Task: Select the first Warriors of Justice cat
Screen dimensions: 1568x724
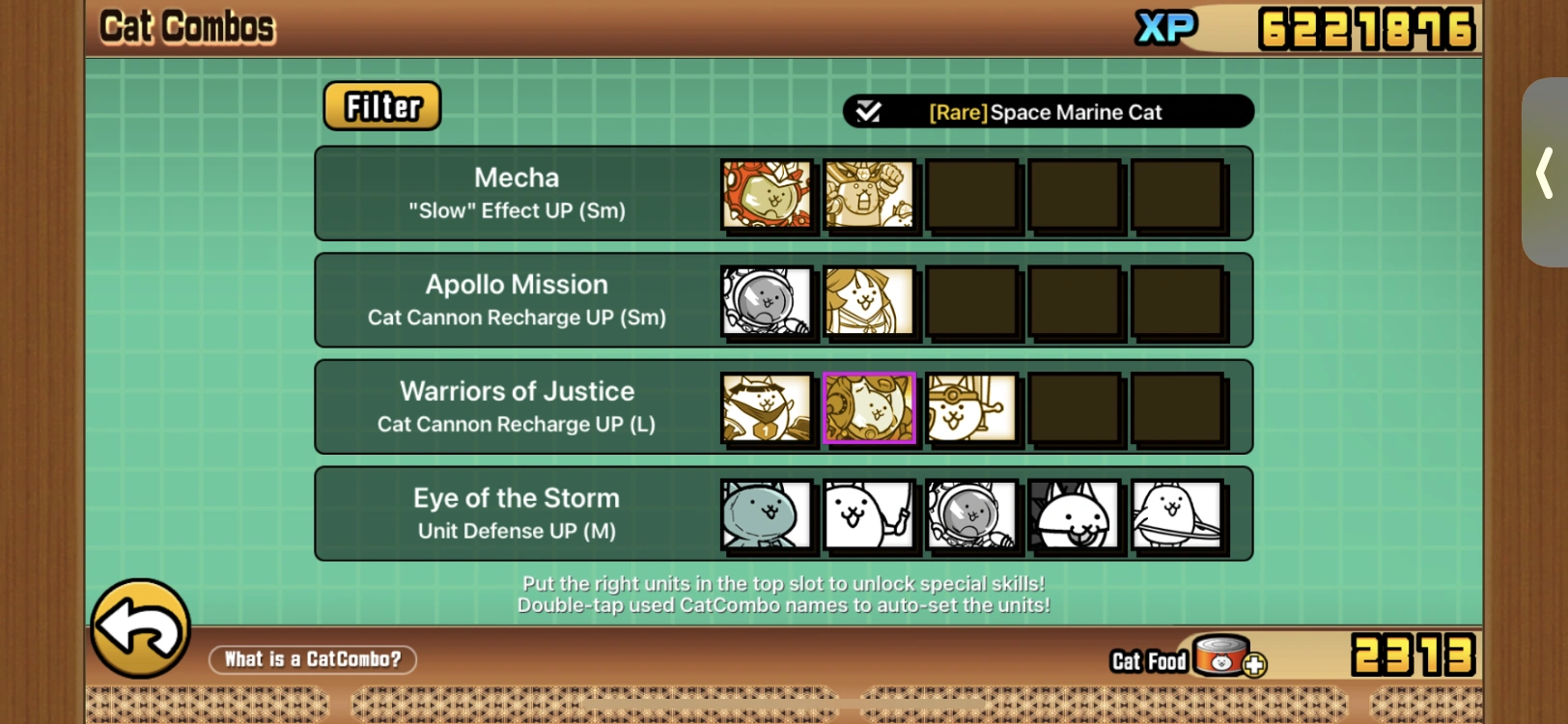Action: pyautogui.click(x=766, y=407)
